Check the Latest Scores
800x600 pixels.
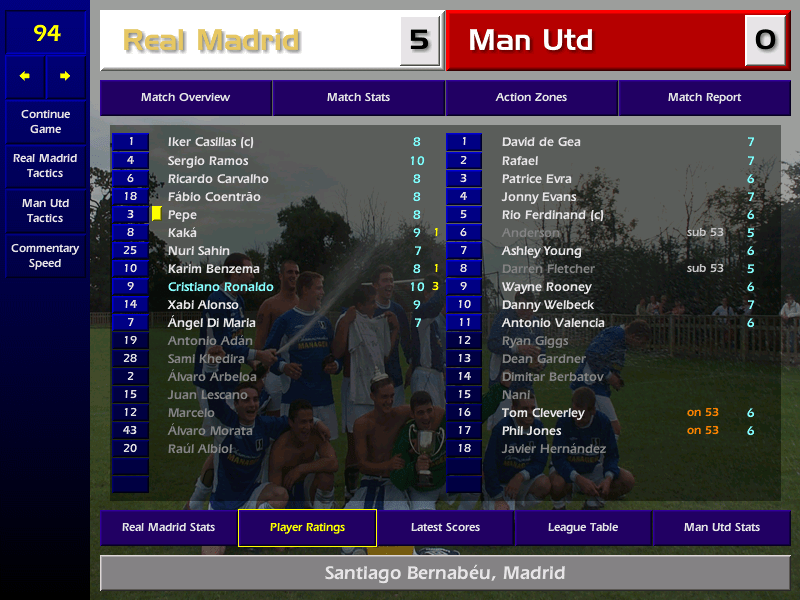[x=445, y=528]
